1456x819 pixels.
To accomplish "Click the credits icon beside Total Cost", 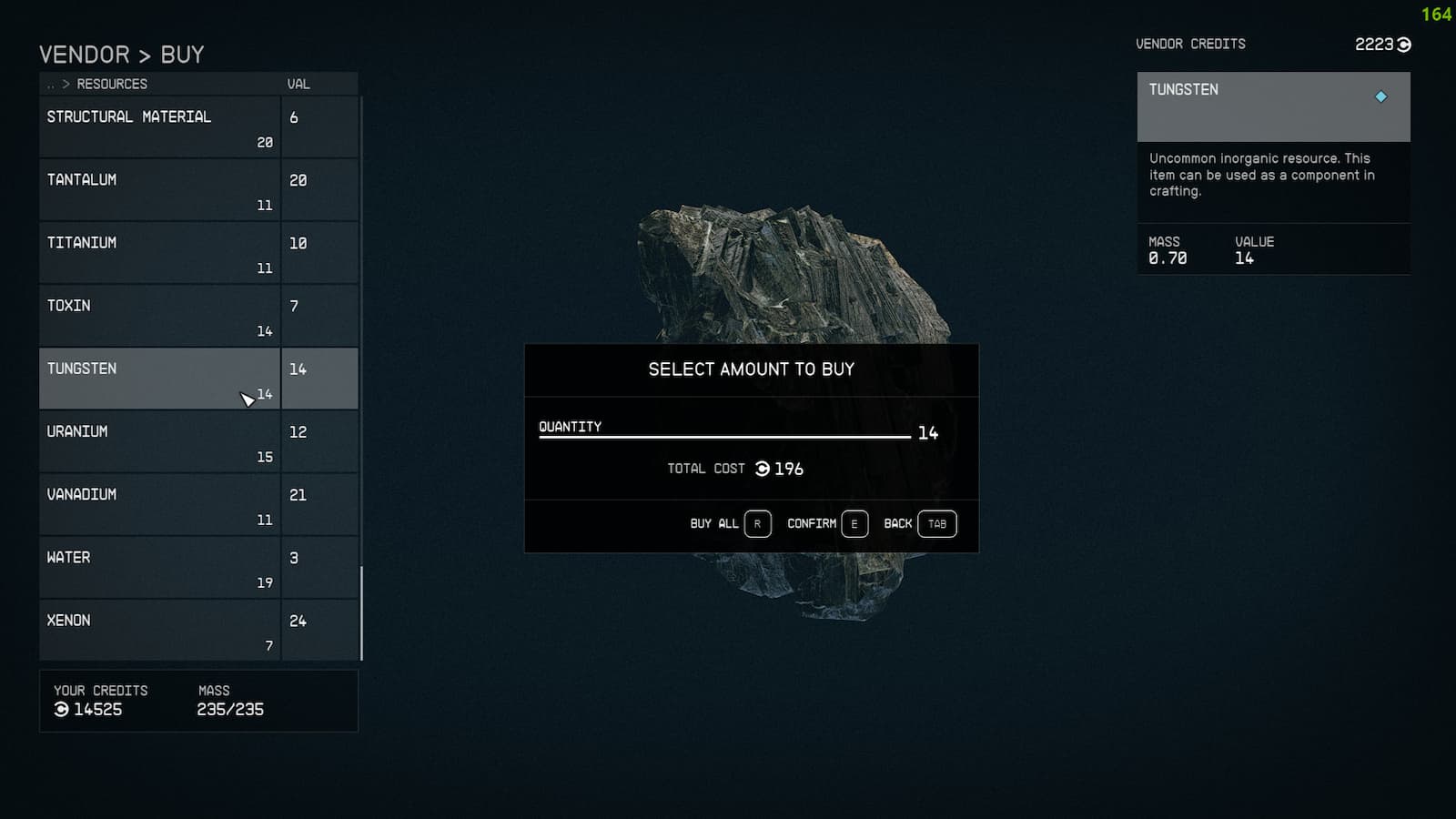I will [x=763, y=469].
